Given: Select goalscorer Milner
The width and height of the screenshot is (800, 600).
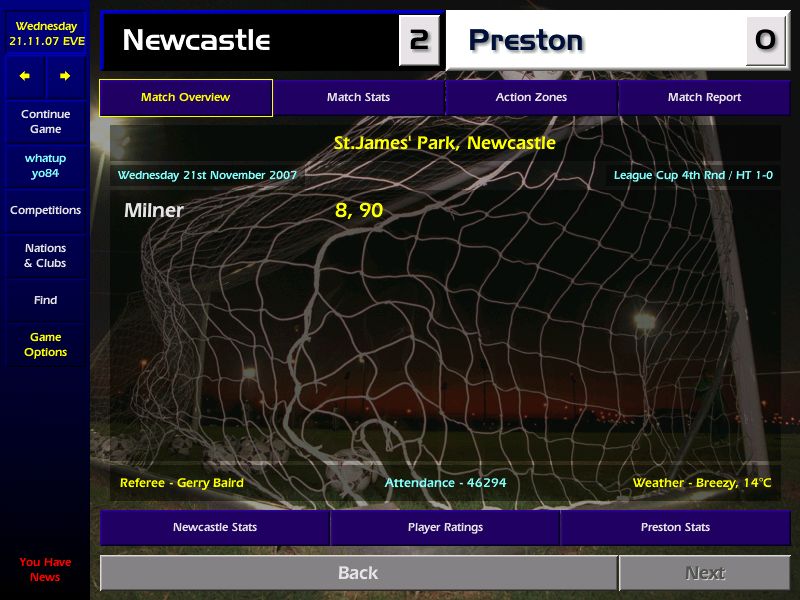Looking at the screenshot, I should 154,211.
